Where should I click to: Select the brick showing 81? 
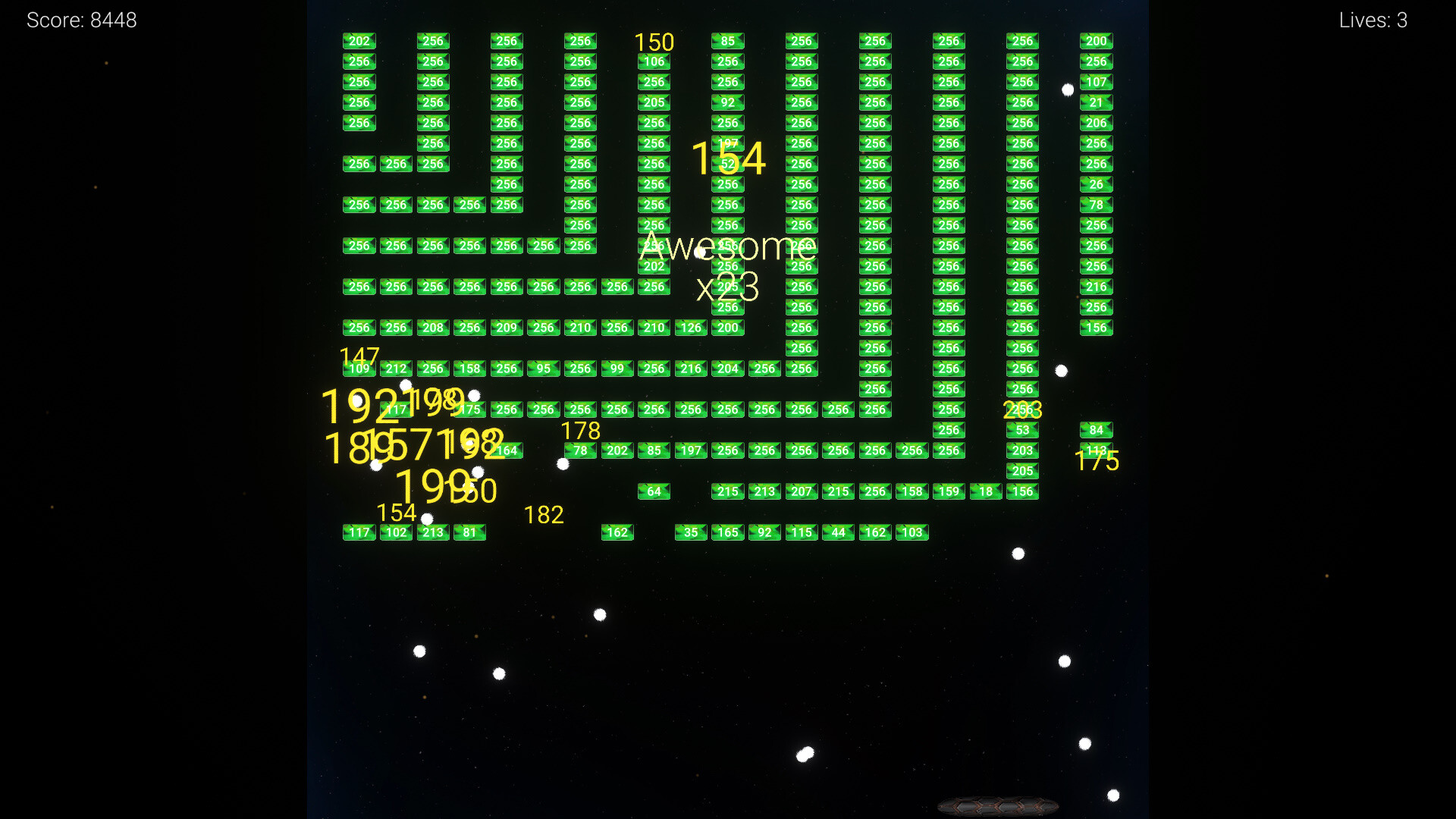[x=469, y=532]
